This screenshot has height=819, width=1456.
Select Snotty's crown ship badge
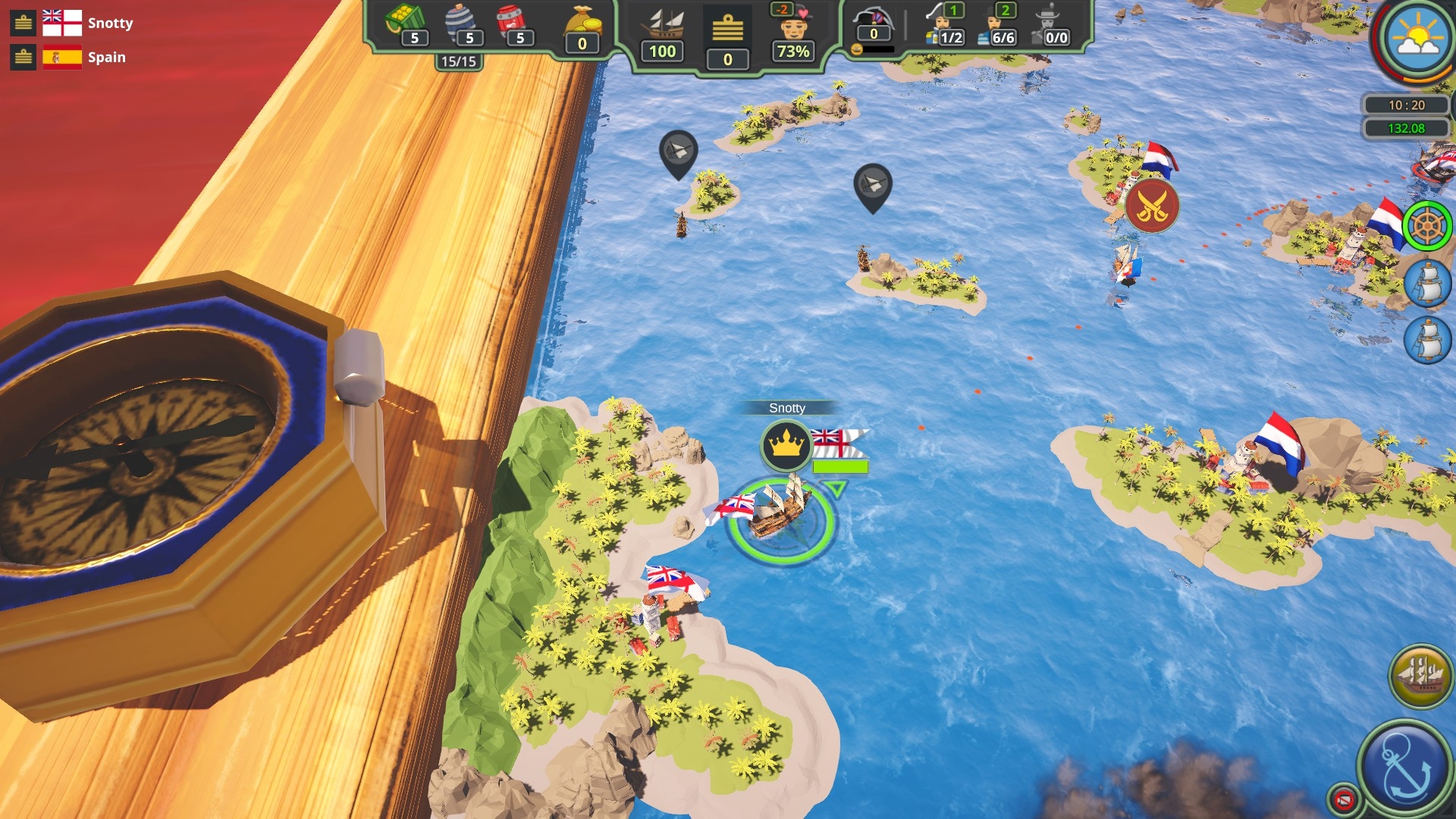click(786, 445)
